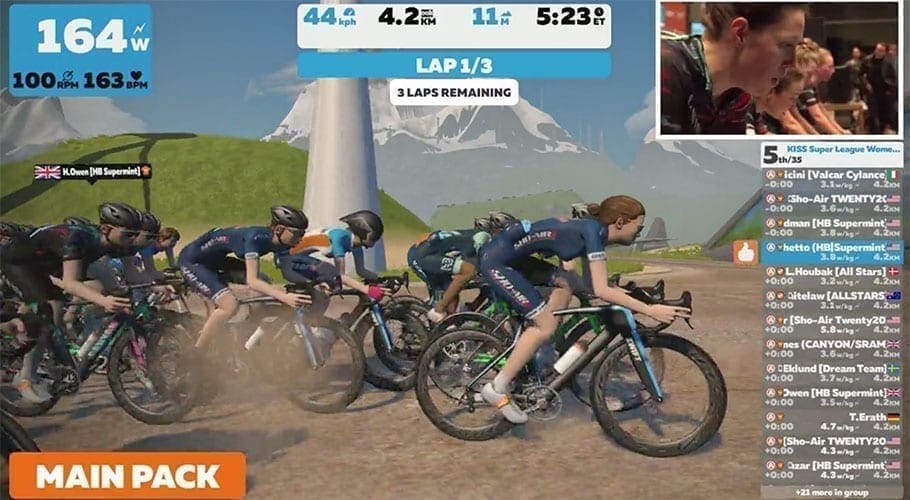The image size is (910, 500).
Task: Click the H.Owen [HB Supermint] name tag
Action: coord(93,172)
